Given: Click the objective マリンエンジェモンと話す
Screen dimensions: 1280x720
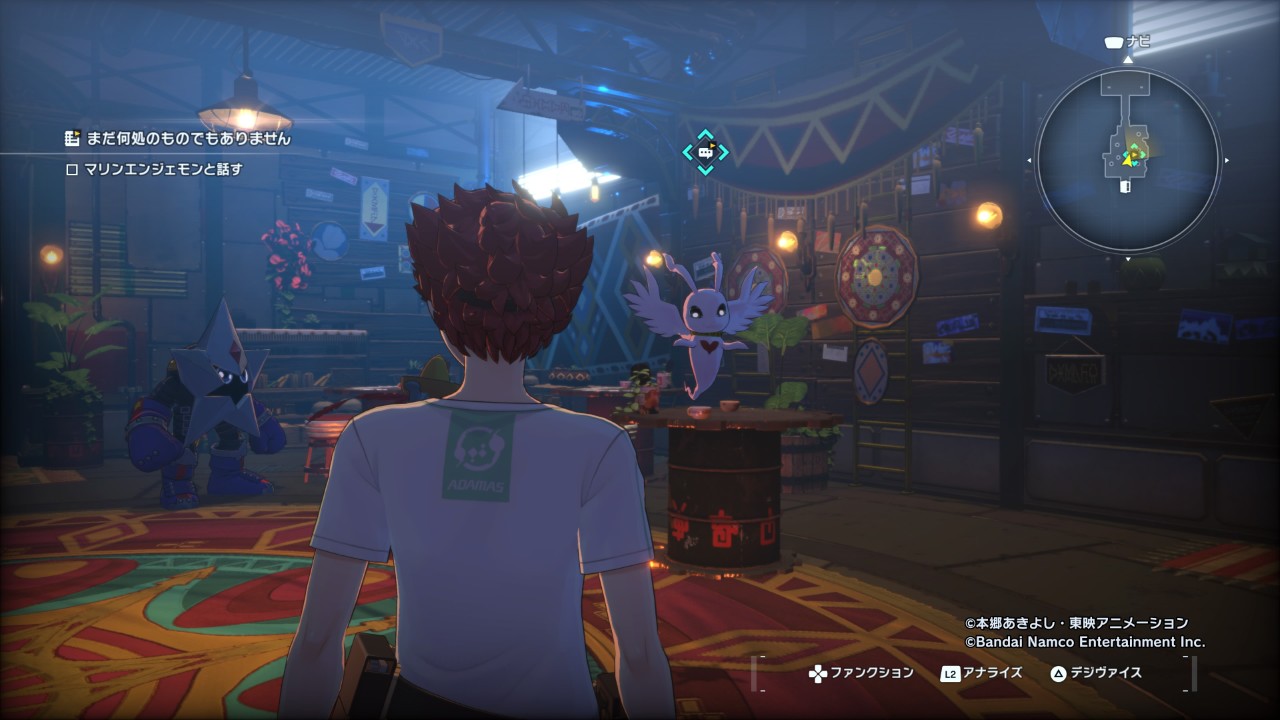Looking at the screenshot, I should [164, 169].
